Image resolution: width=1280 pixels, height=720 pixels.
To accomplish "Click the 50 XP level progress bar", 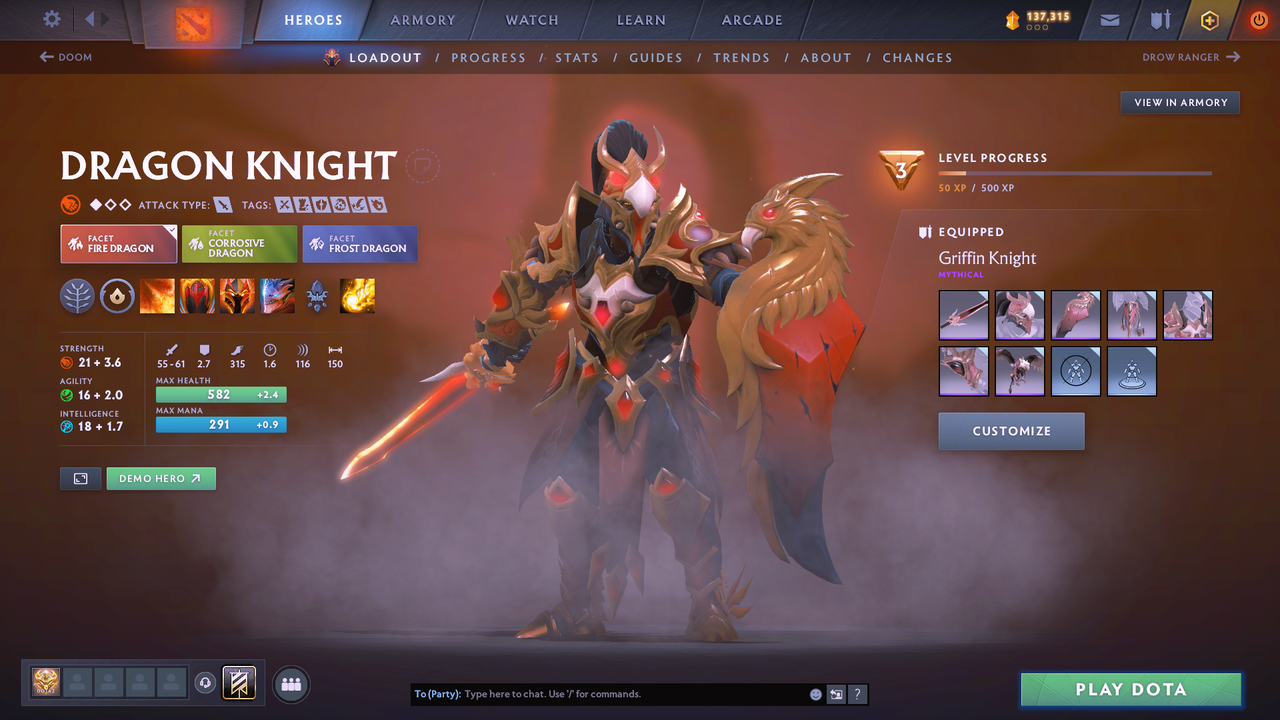I will click(1075, 172).
